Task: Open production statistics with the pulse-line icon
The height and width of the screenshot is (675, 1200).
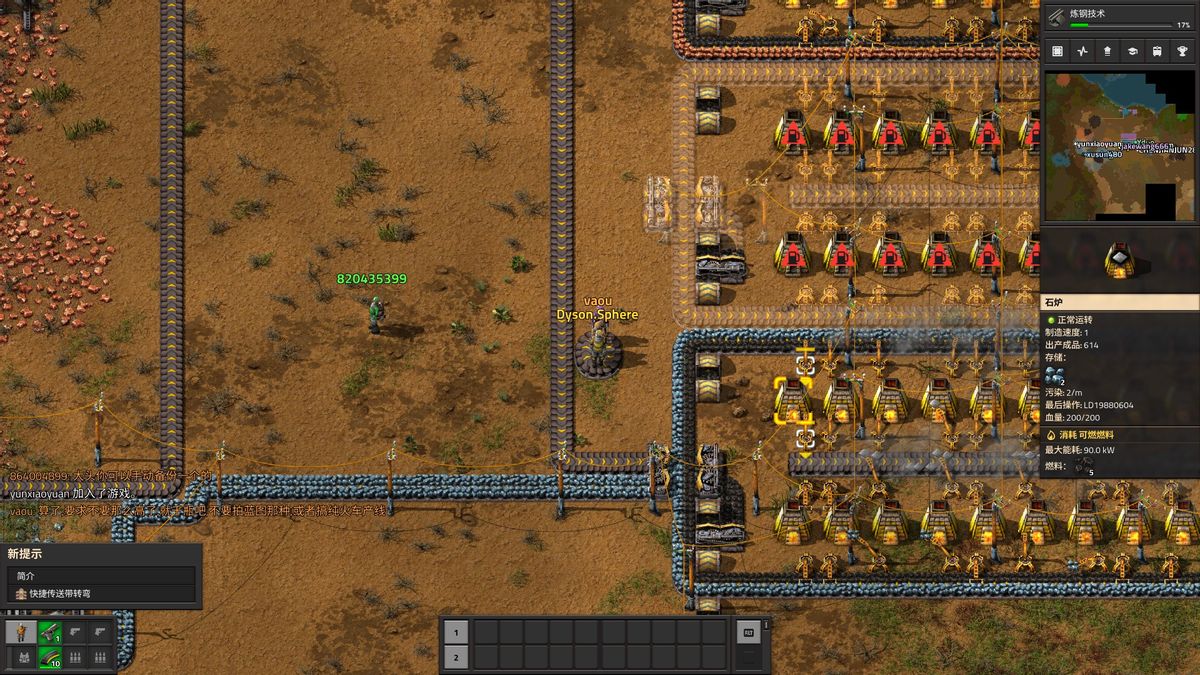Action: [x=1083, y=51]
